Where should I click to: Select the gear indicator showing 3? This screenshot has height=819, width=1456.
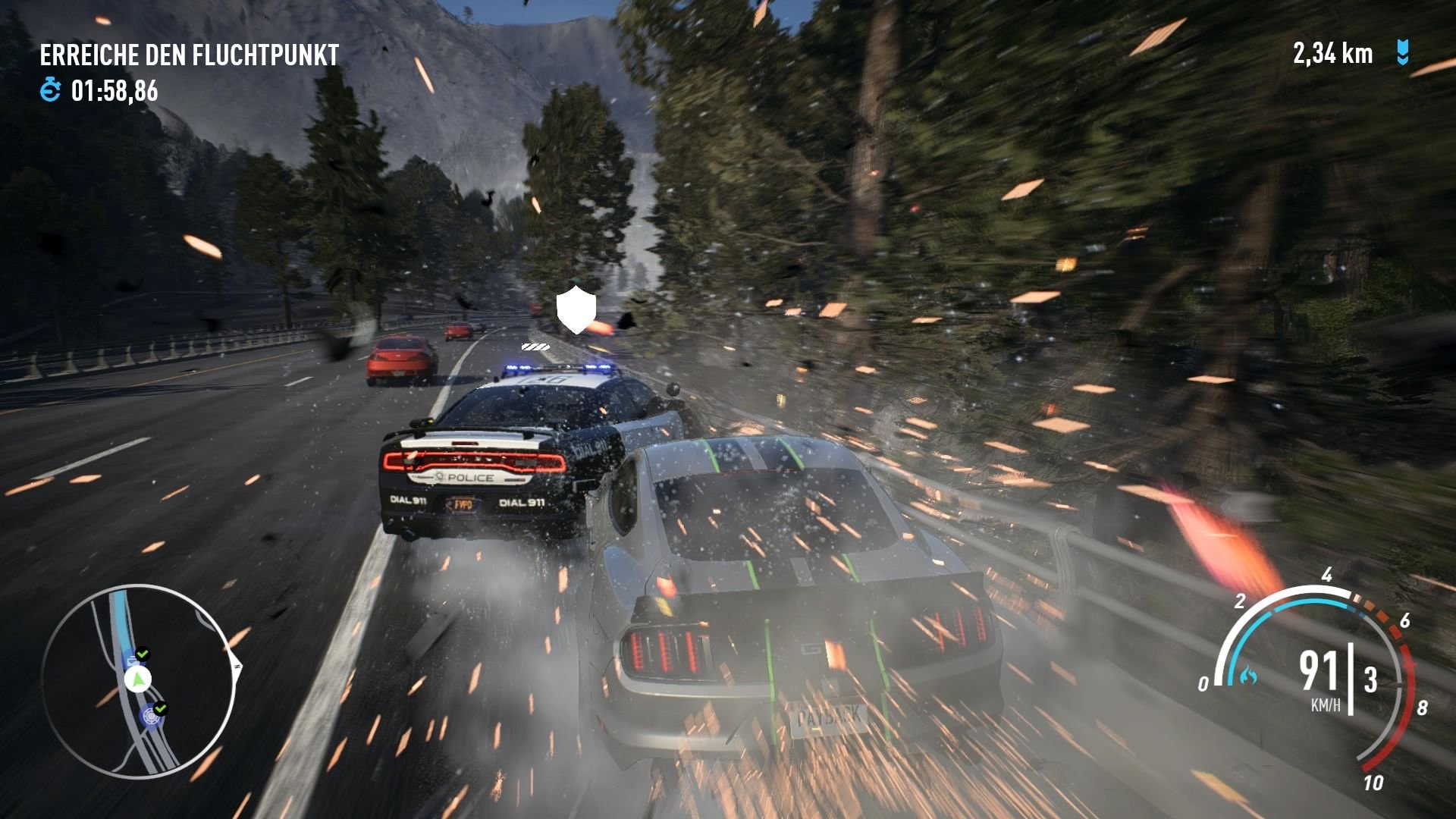pos(1371,679)
